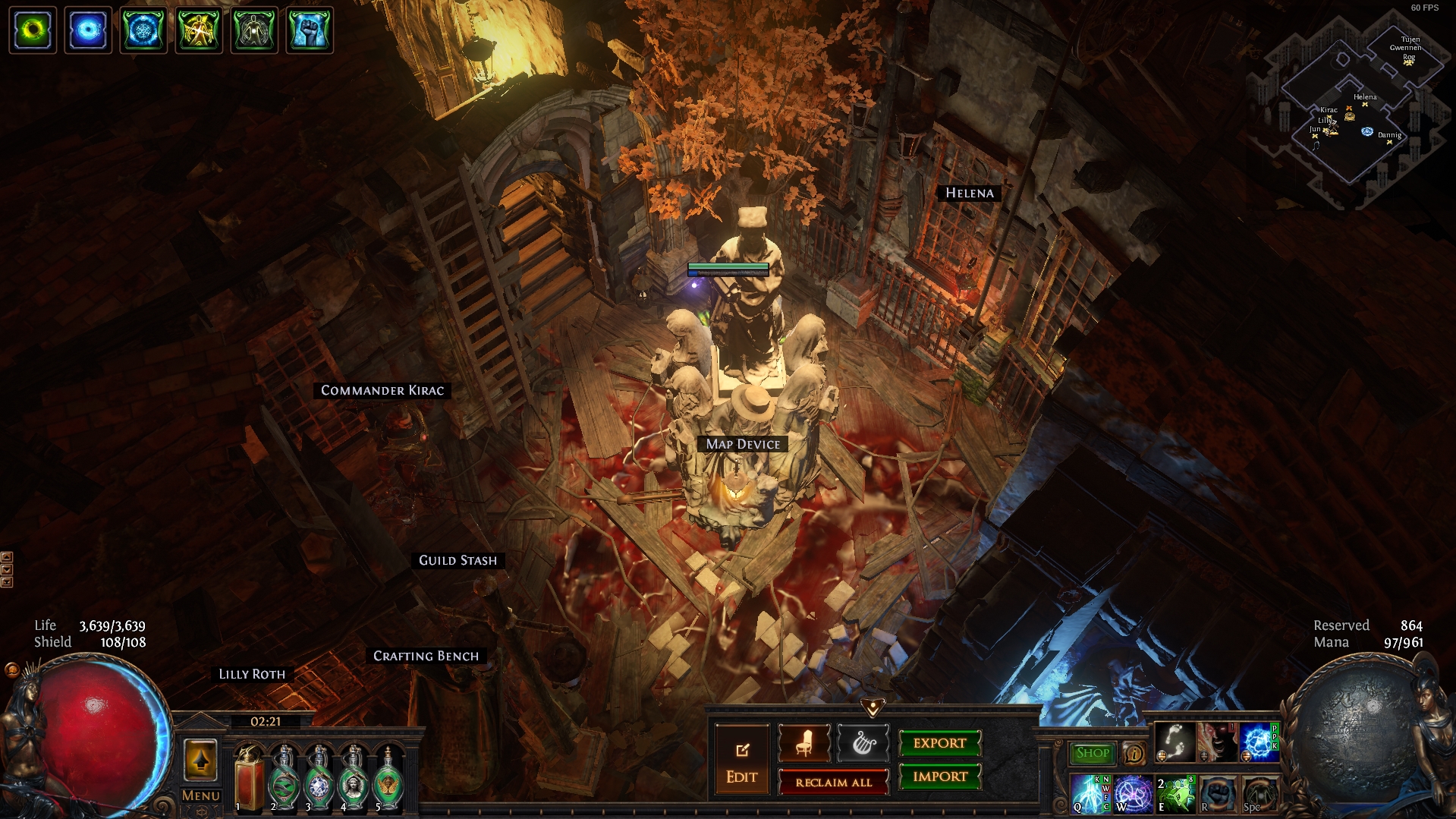Screen dimensions: 1456x819
Task: Select the blue fist buff icon
Action: pos(310,30)
